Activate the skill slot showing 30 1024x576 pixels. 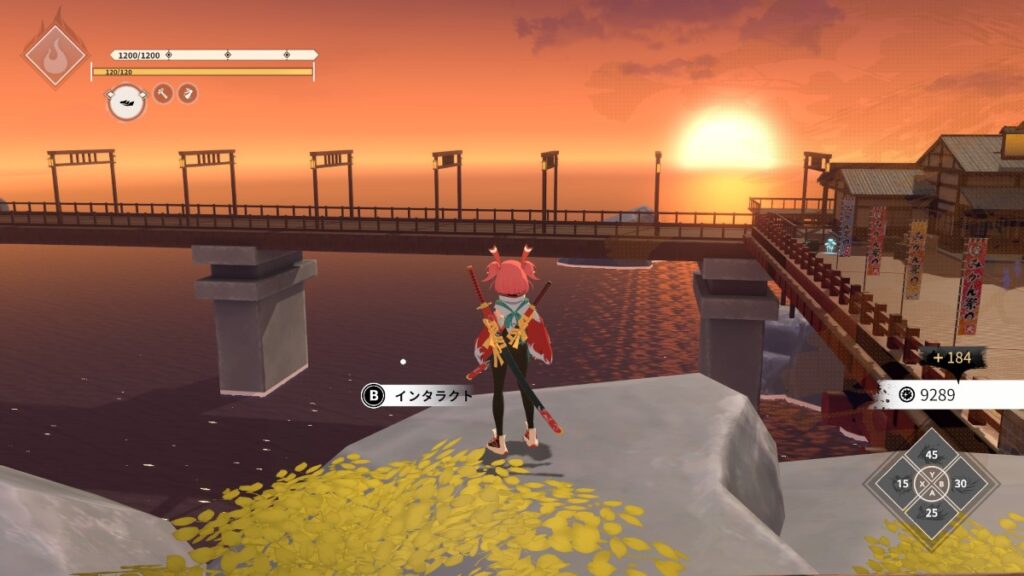961,484
